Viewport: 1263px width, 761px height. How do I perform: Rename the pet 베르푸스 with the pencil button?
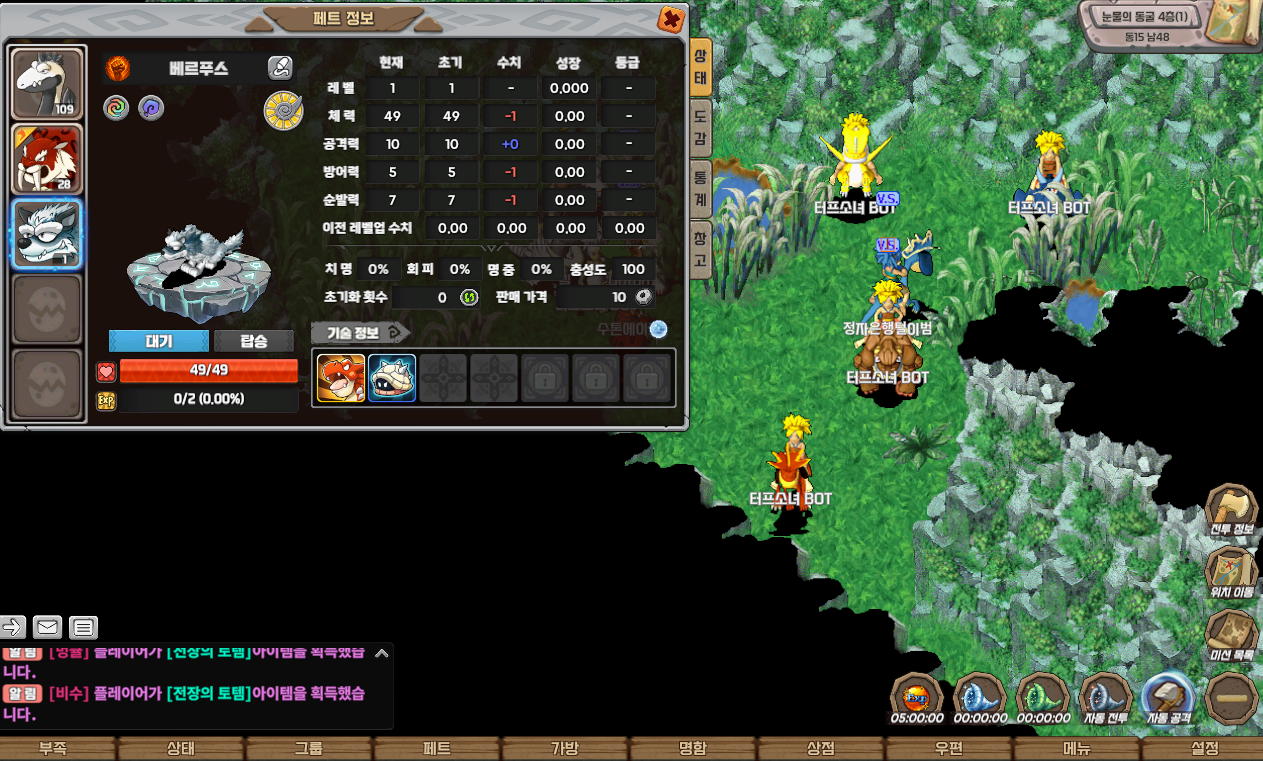pos(280,68)
